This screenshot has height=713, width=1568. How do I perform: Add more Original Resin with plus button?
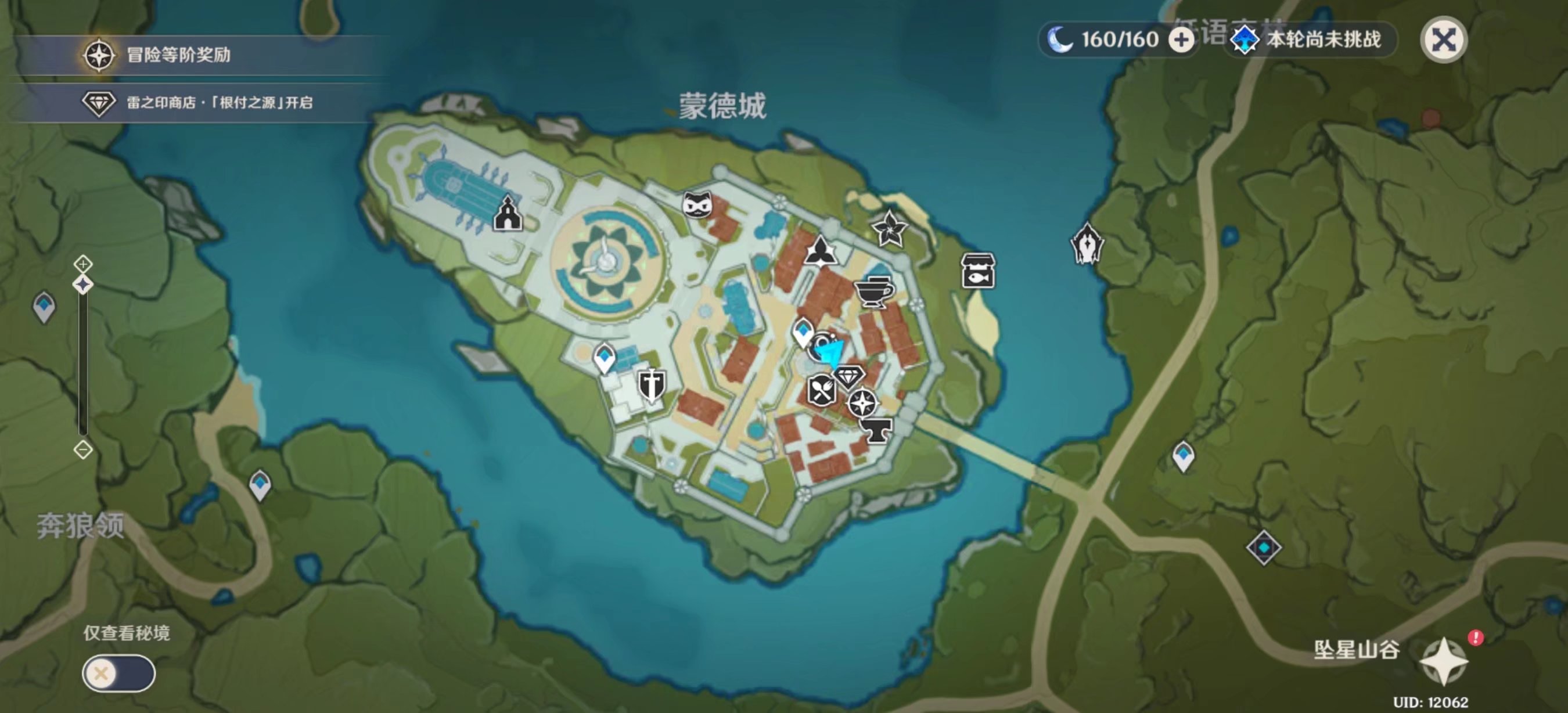click(x=1181, y=40)
